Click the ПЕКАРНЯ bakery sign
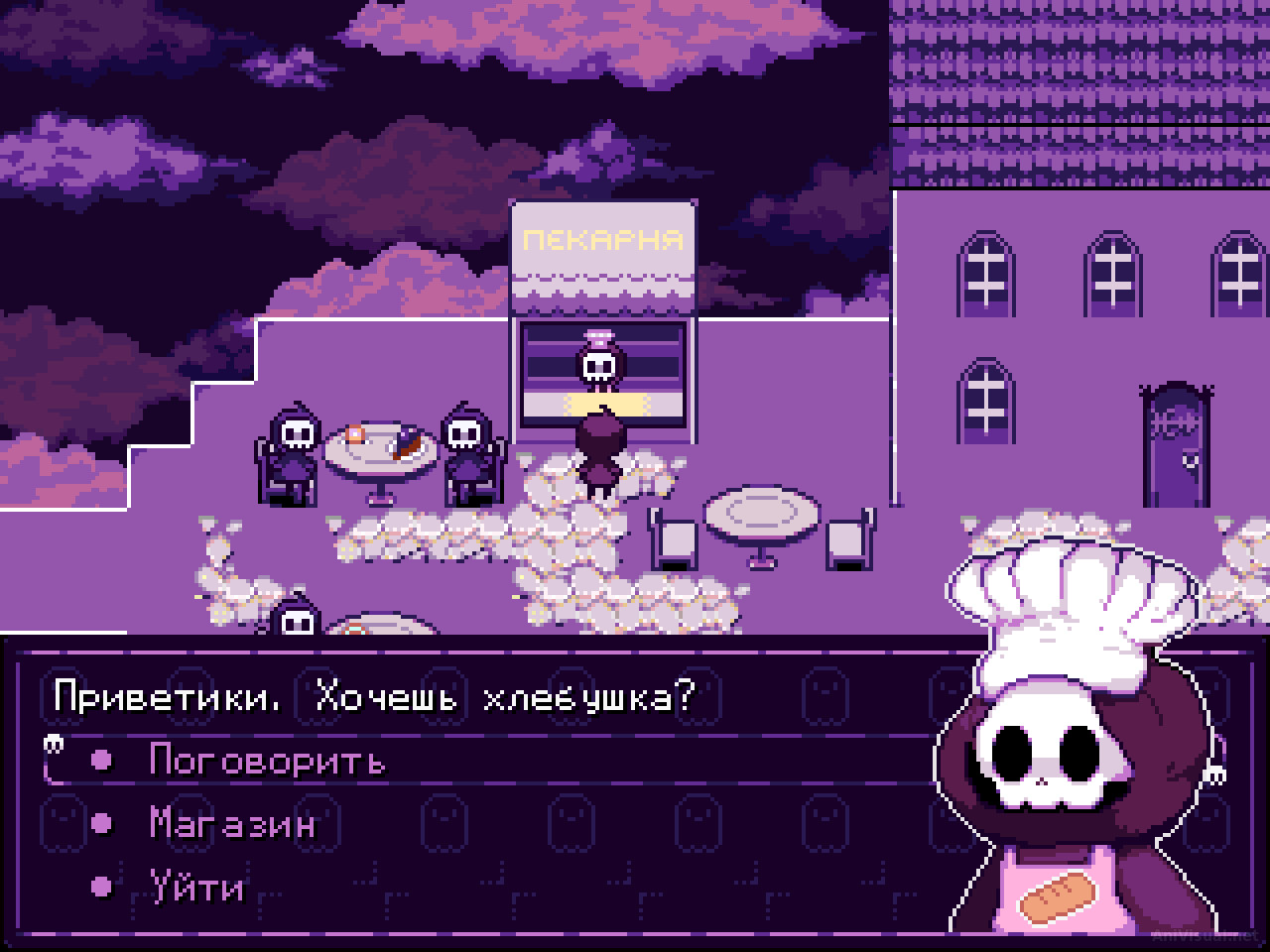 [603, 238]
